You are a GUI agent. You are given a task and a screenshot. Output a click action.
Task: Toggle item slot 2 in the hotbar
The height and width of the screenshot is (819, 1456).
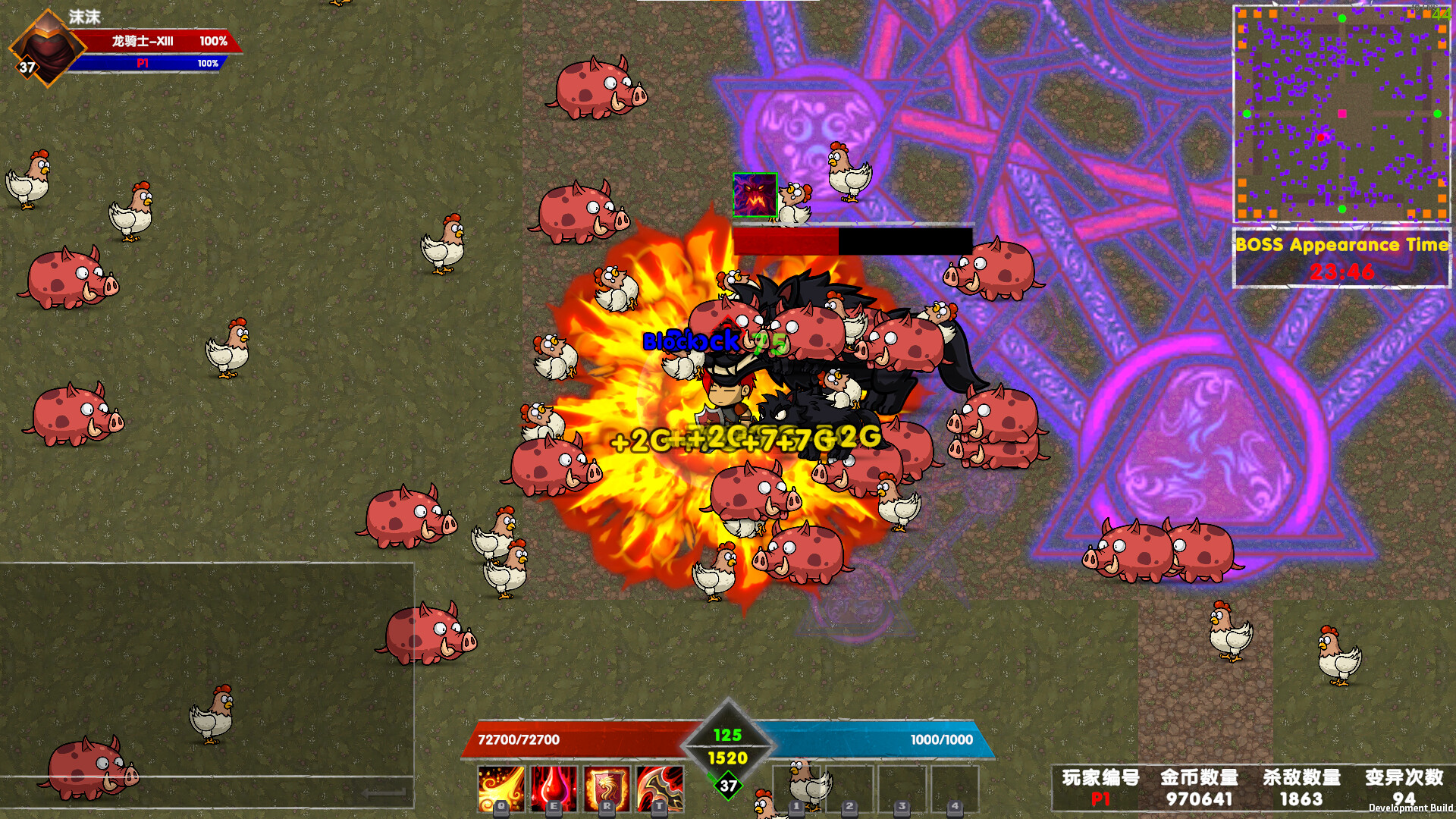click(x=851, y=789)
